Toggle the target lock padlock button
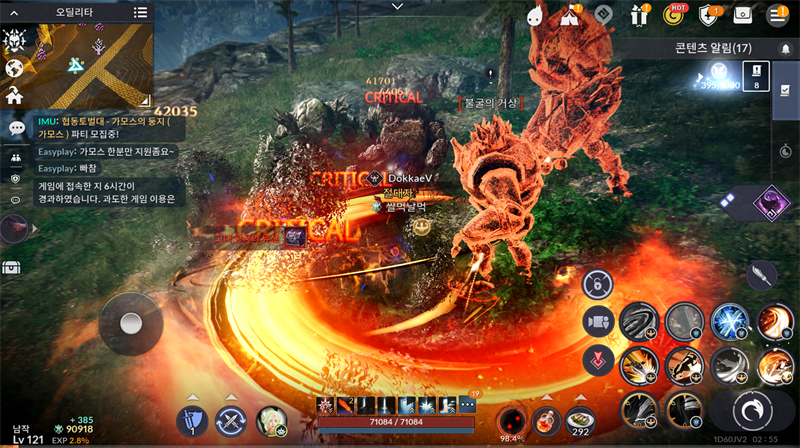The width and height of the screenshot is (800, 448). click(596, 283)
